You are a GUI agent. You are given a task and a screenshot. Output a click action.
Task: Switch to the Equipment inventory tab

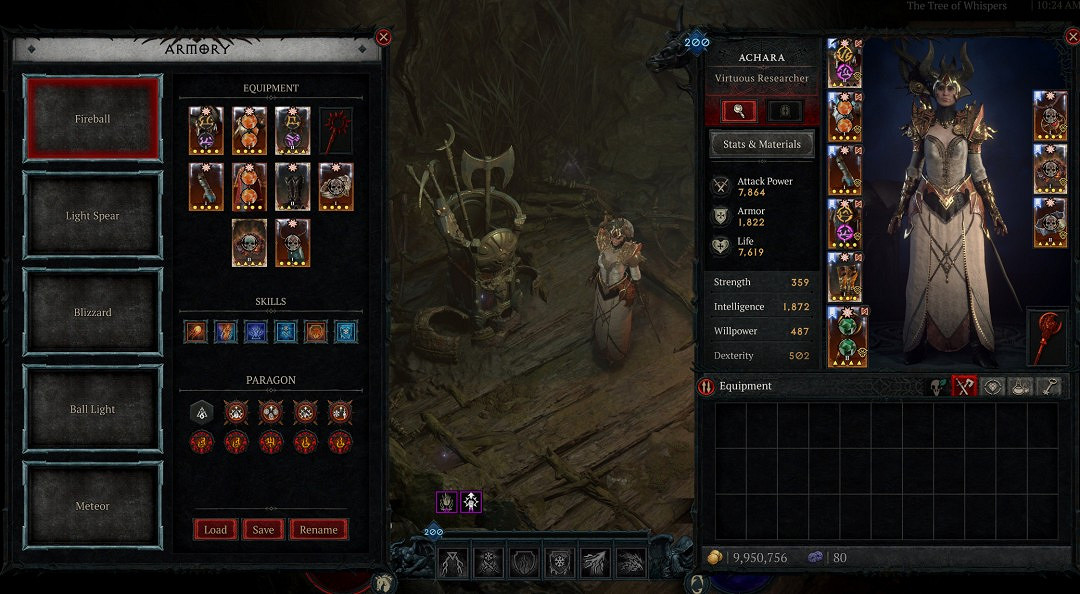(963, 386)
